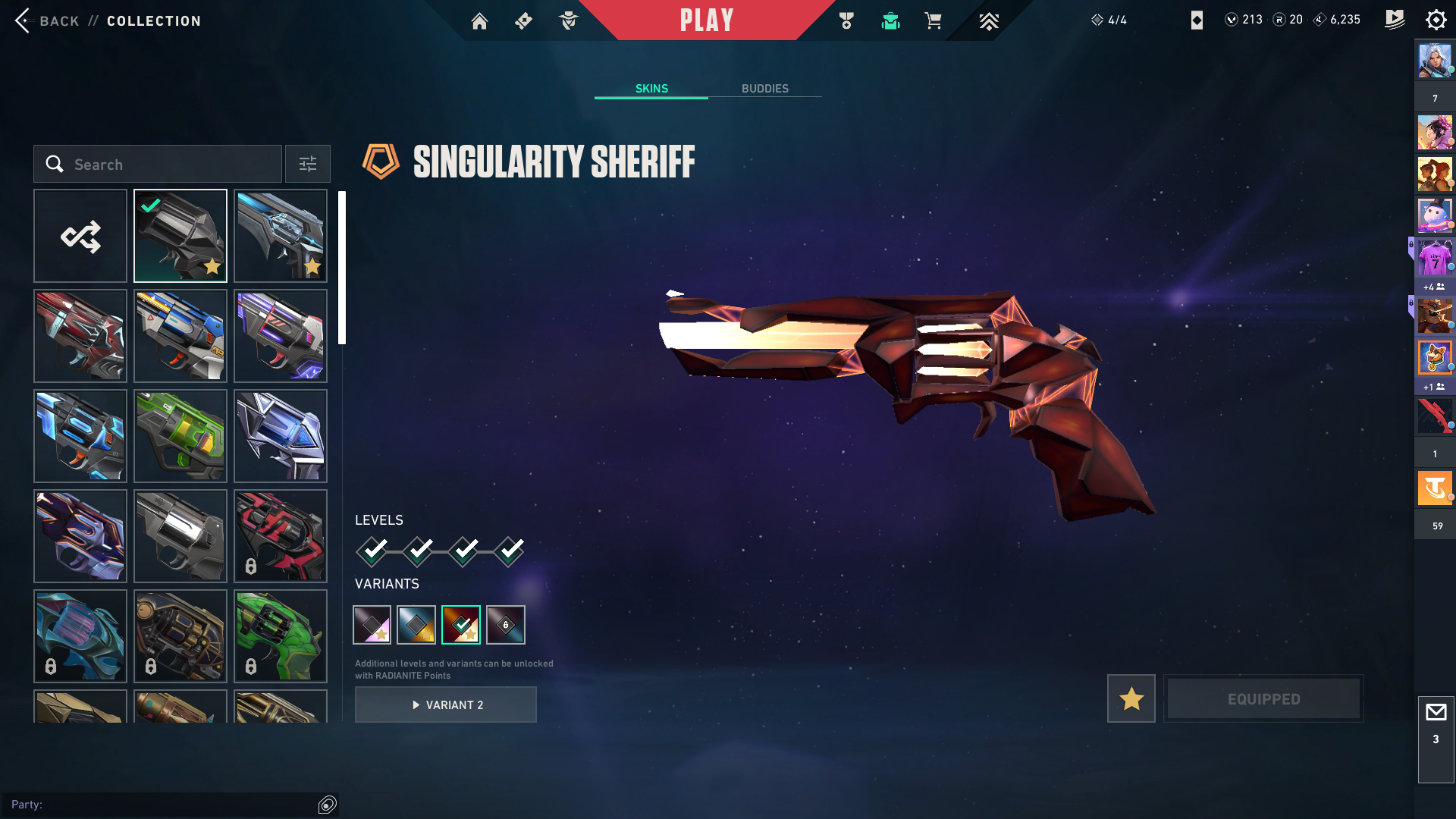Open the battlepass icon near currencies
1456x819 pixels.
coord(1394,20)
